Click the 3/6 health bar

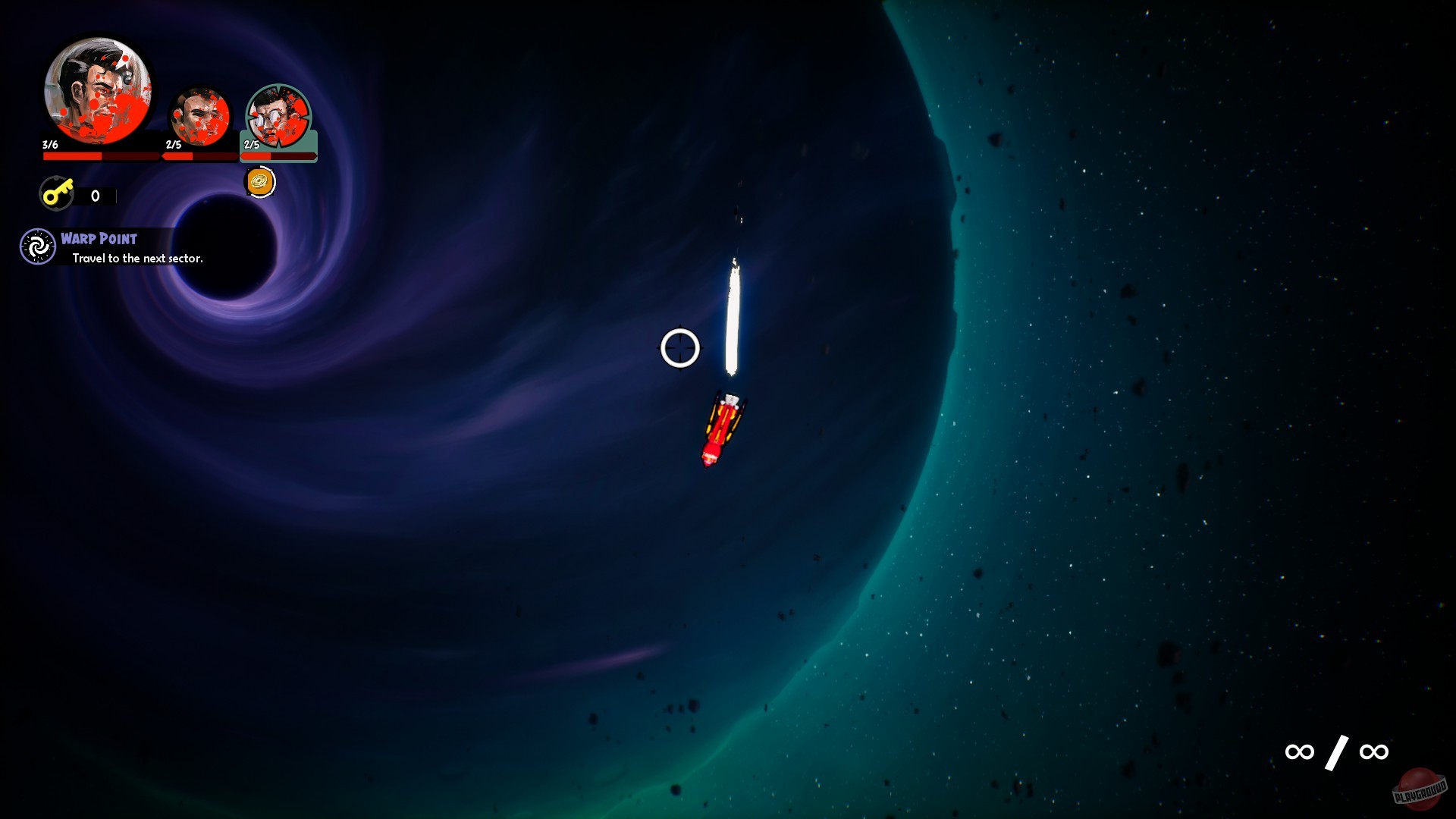(99, 155)
